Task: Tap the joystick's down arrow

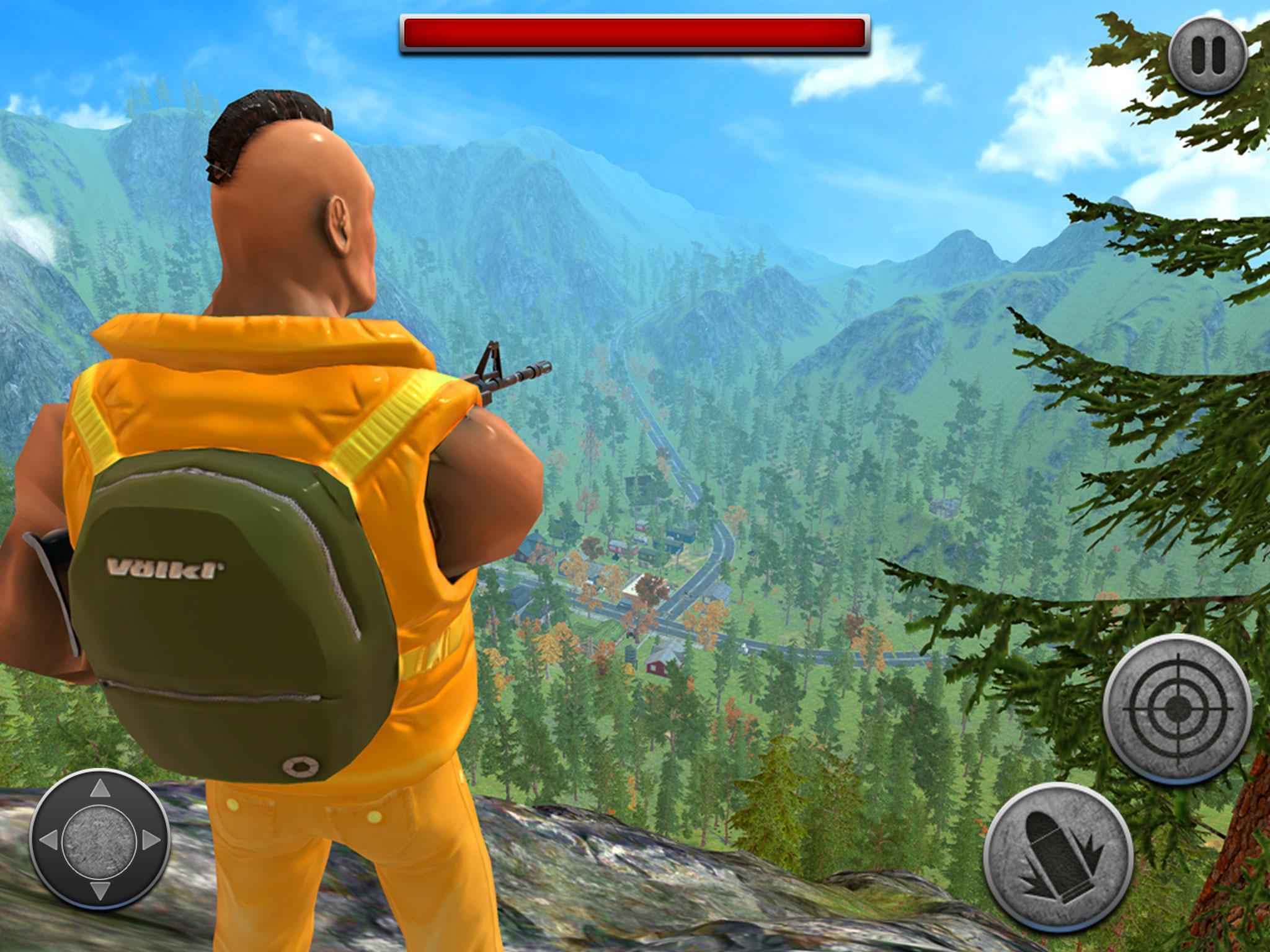Action: (x=99, y=891)
